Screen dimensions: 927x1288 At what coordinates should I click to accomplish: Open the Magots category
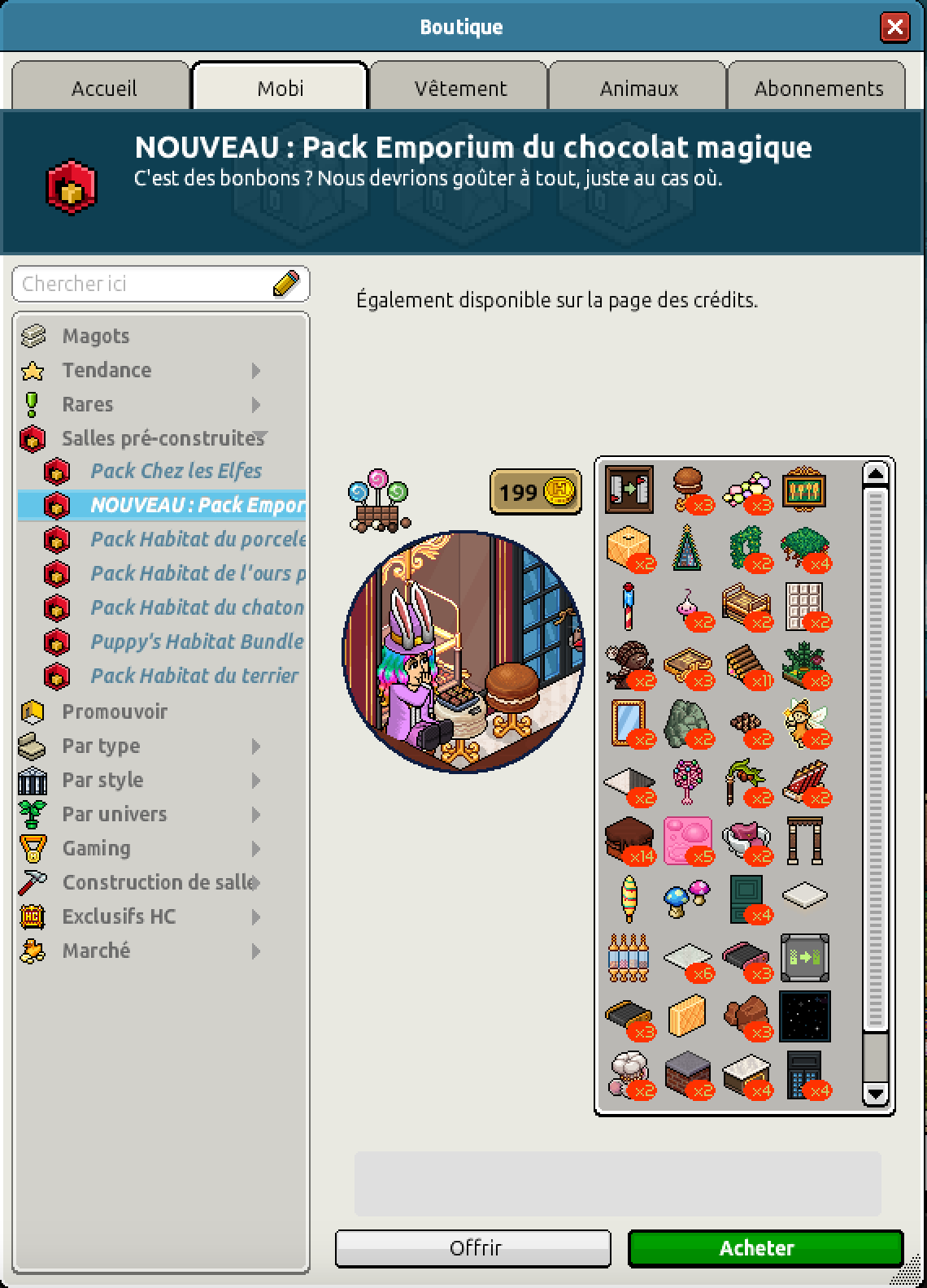[x=95, y=336]
